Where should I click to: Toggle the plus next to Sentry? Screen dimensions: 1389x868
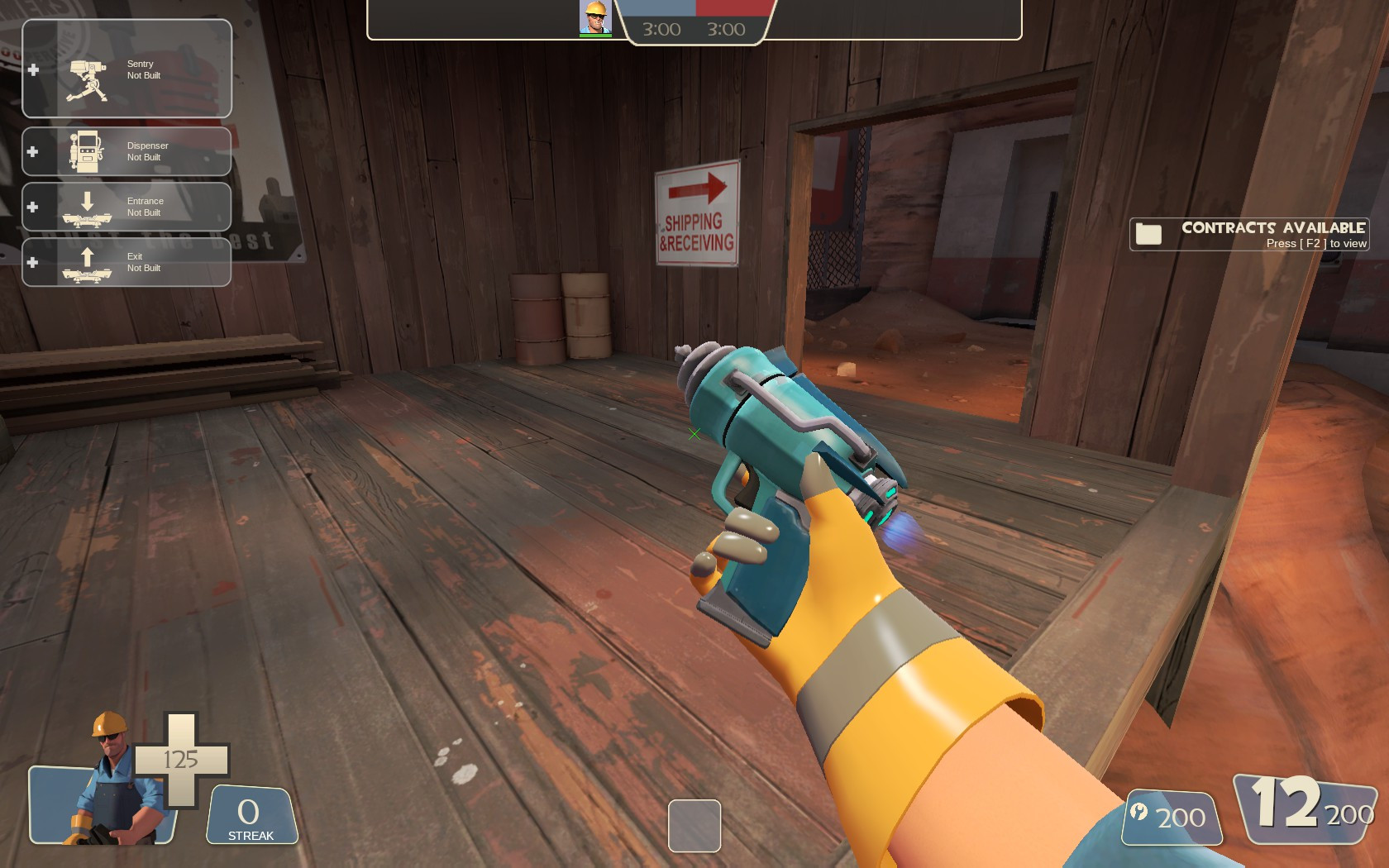coord(32,69)
